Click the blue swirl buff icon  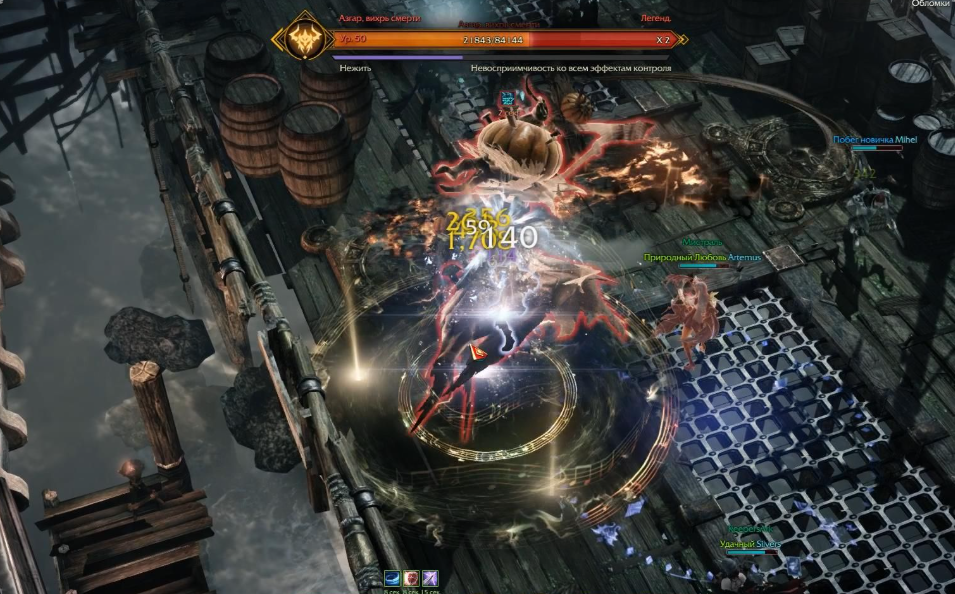pos(393,577)
